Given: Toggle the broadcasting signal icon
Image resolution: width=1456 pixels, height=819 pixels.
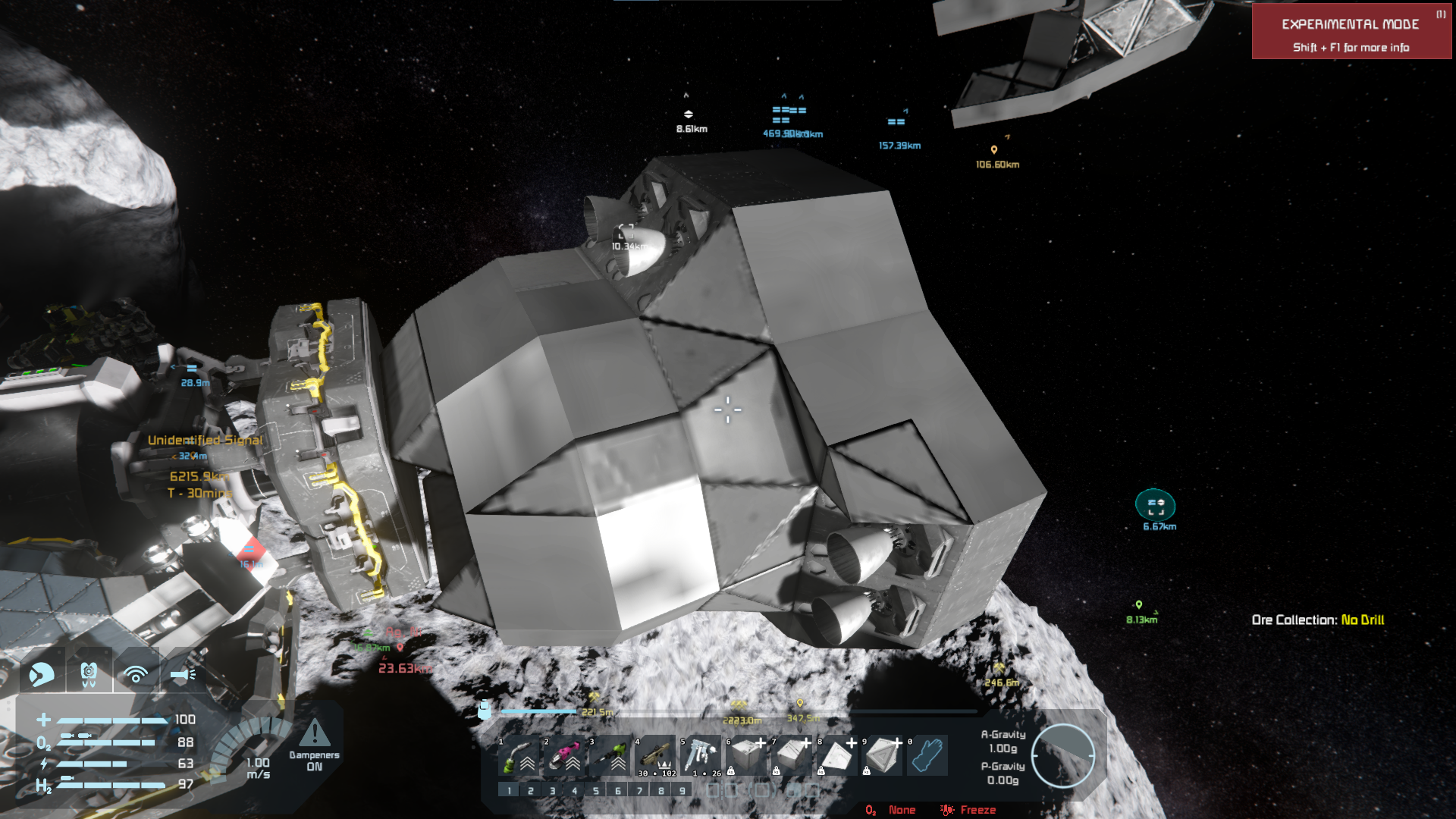Looking at the screenshot, I should click(136, 673).
